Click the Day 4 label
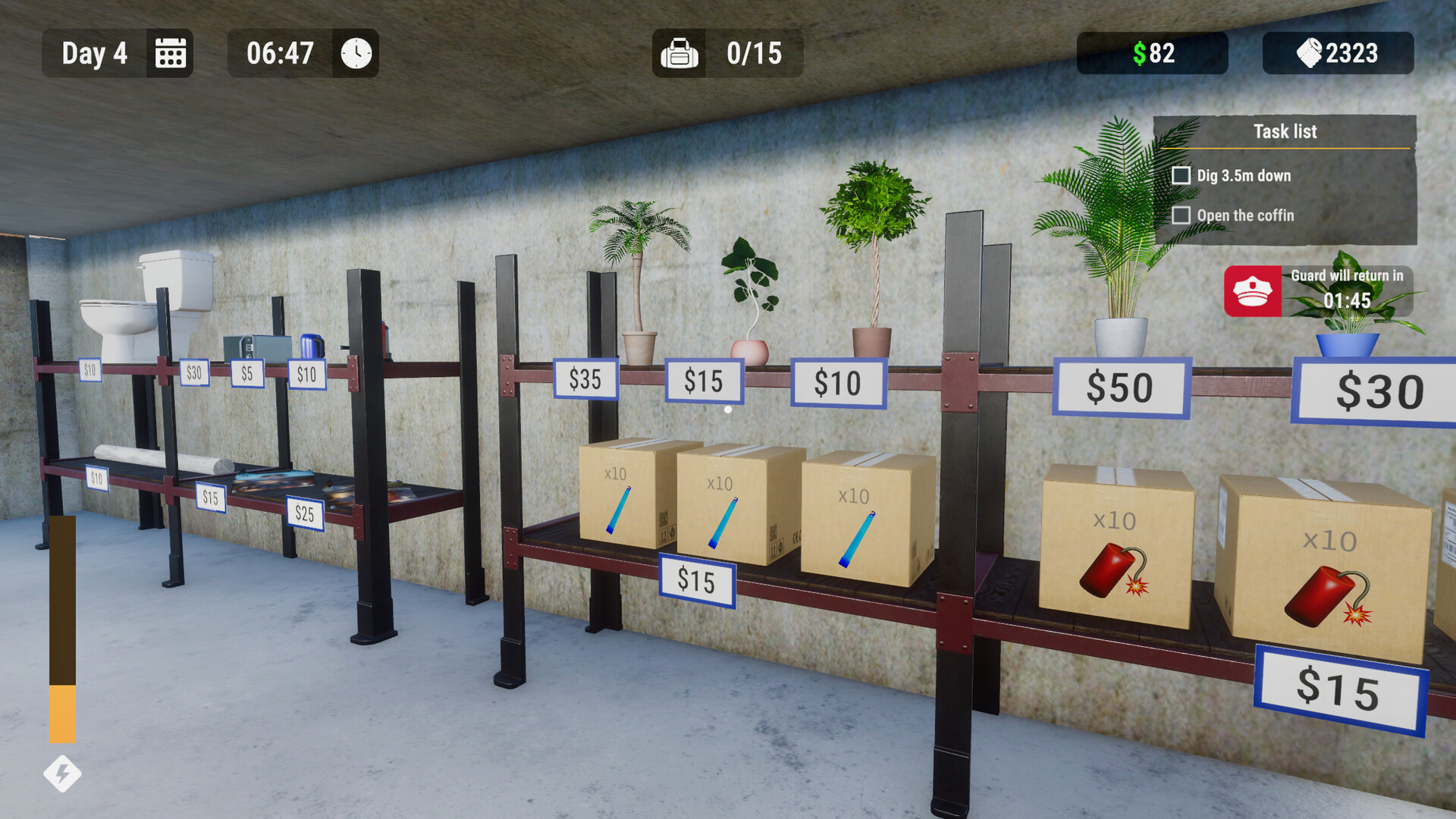The height and width of the screenshot is (819, 1456). pos(93,53)
